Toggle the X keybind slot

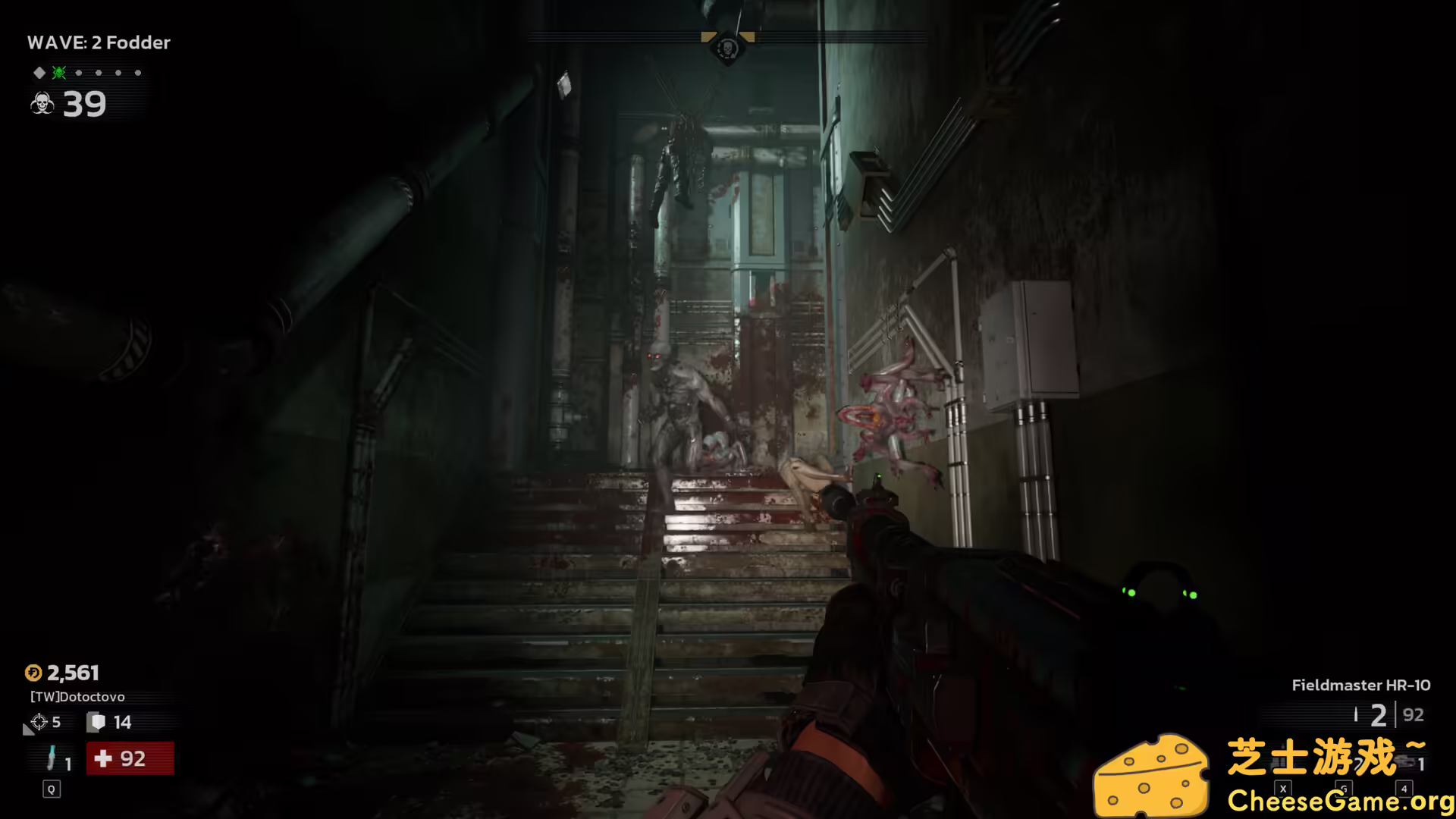click(1283, 789)
